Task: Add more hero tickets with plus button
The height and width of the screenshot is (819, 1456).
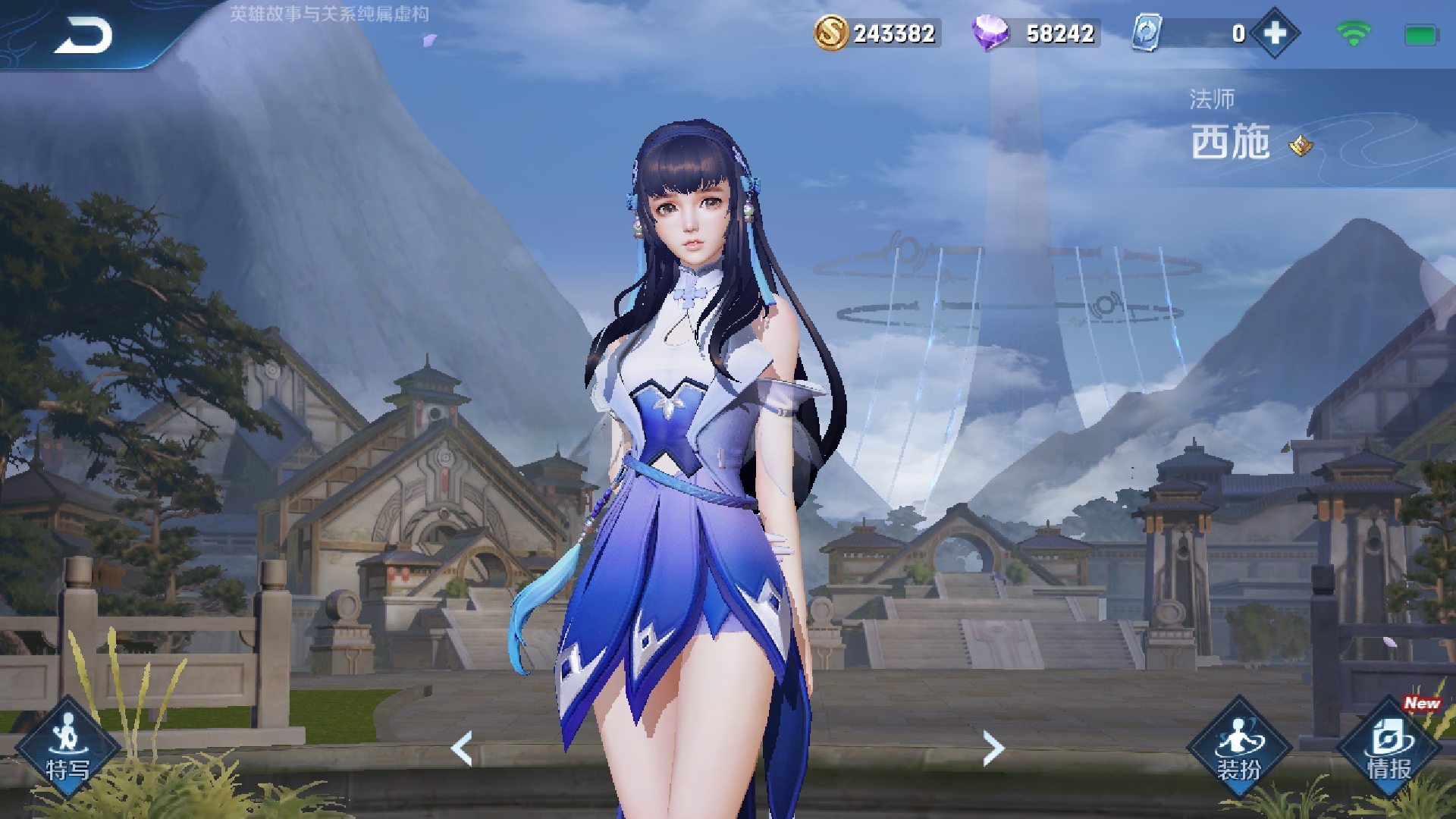Action: tap(1275, 33)
